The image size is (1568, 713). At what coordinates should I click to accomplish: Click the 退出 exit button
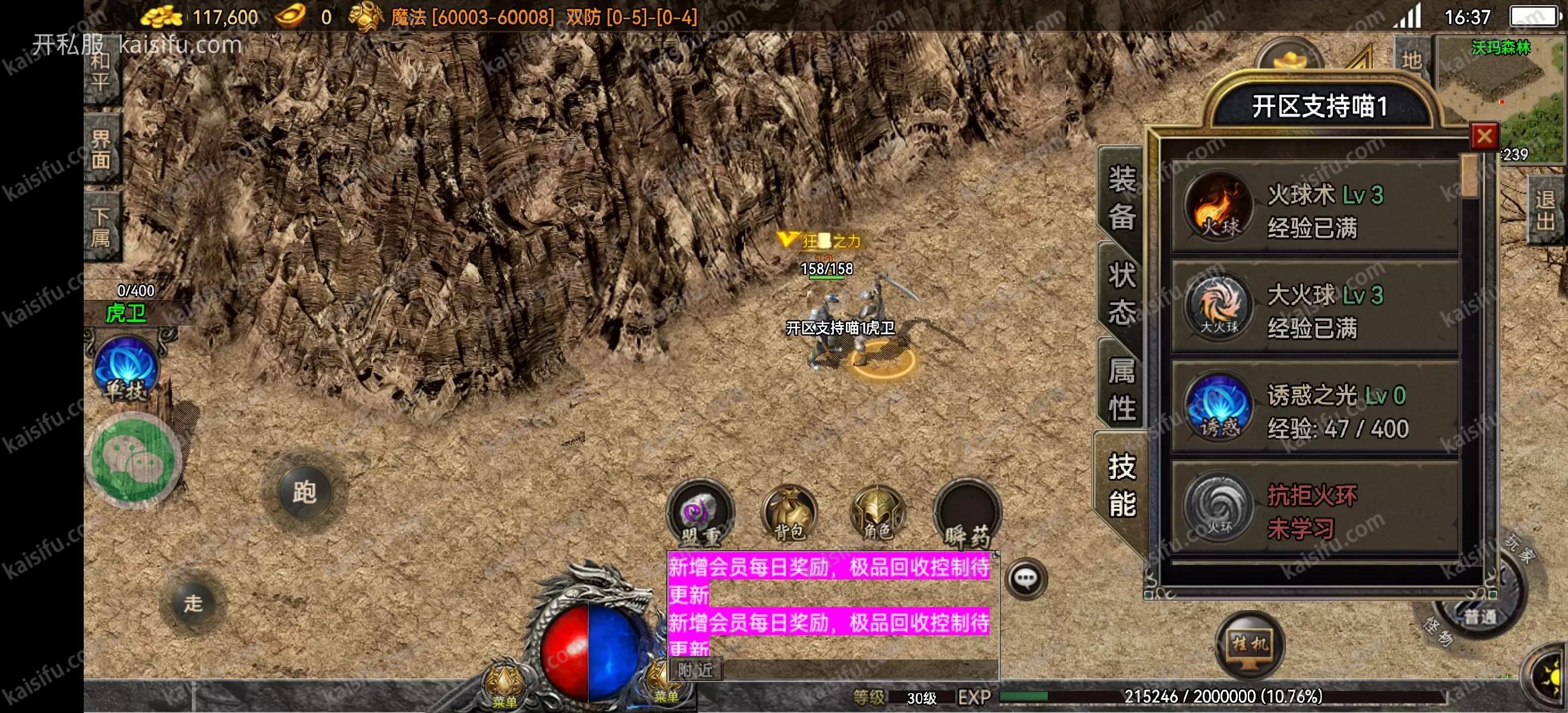pos(1545,210)
